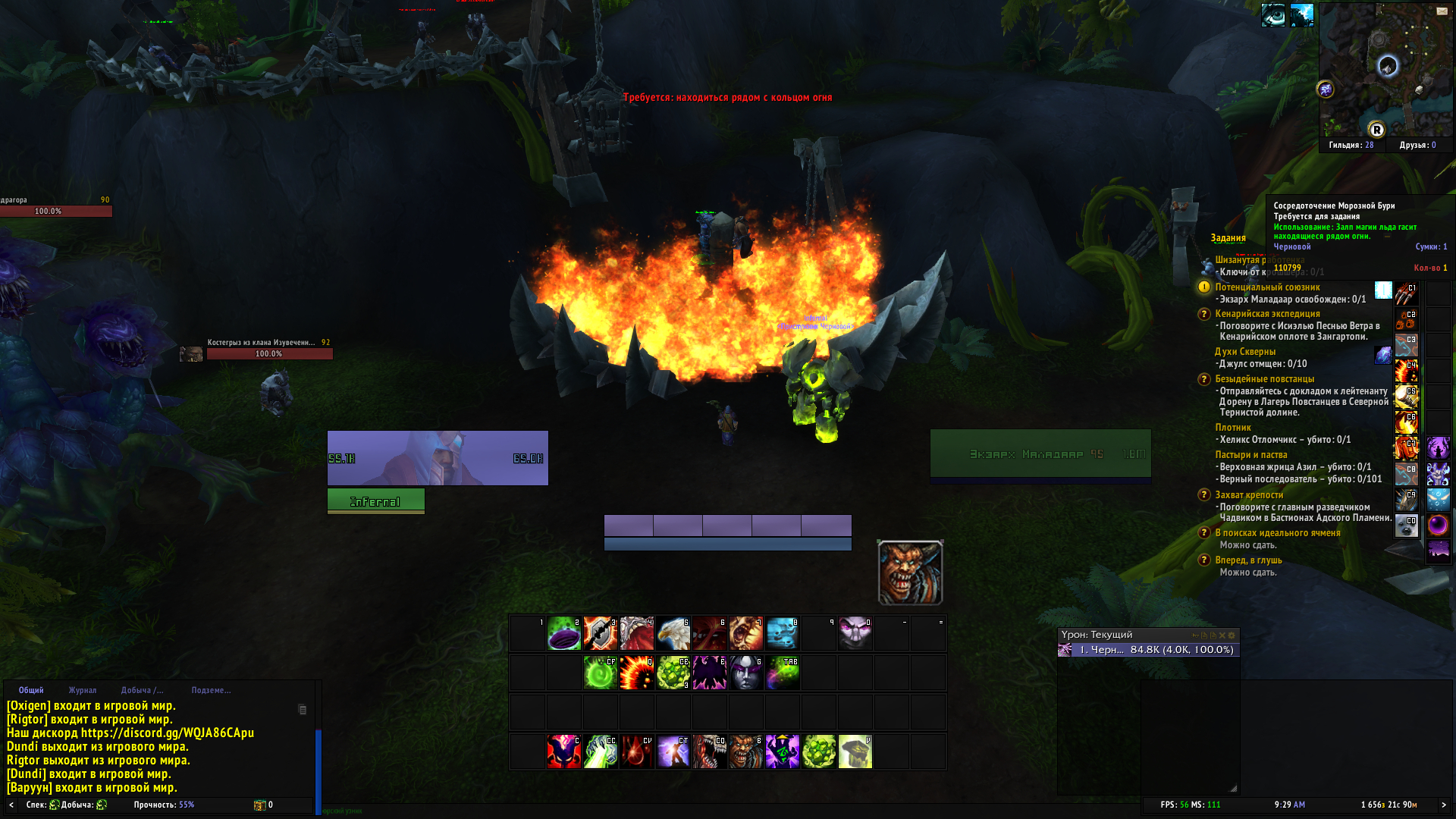The image size is (1456, 819).
Task: Click the round R button on minimap
Action: point(1376,130)
